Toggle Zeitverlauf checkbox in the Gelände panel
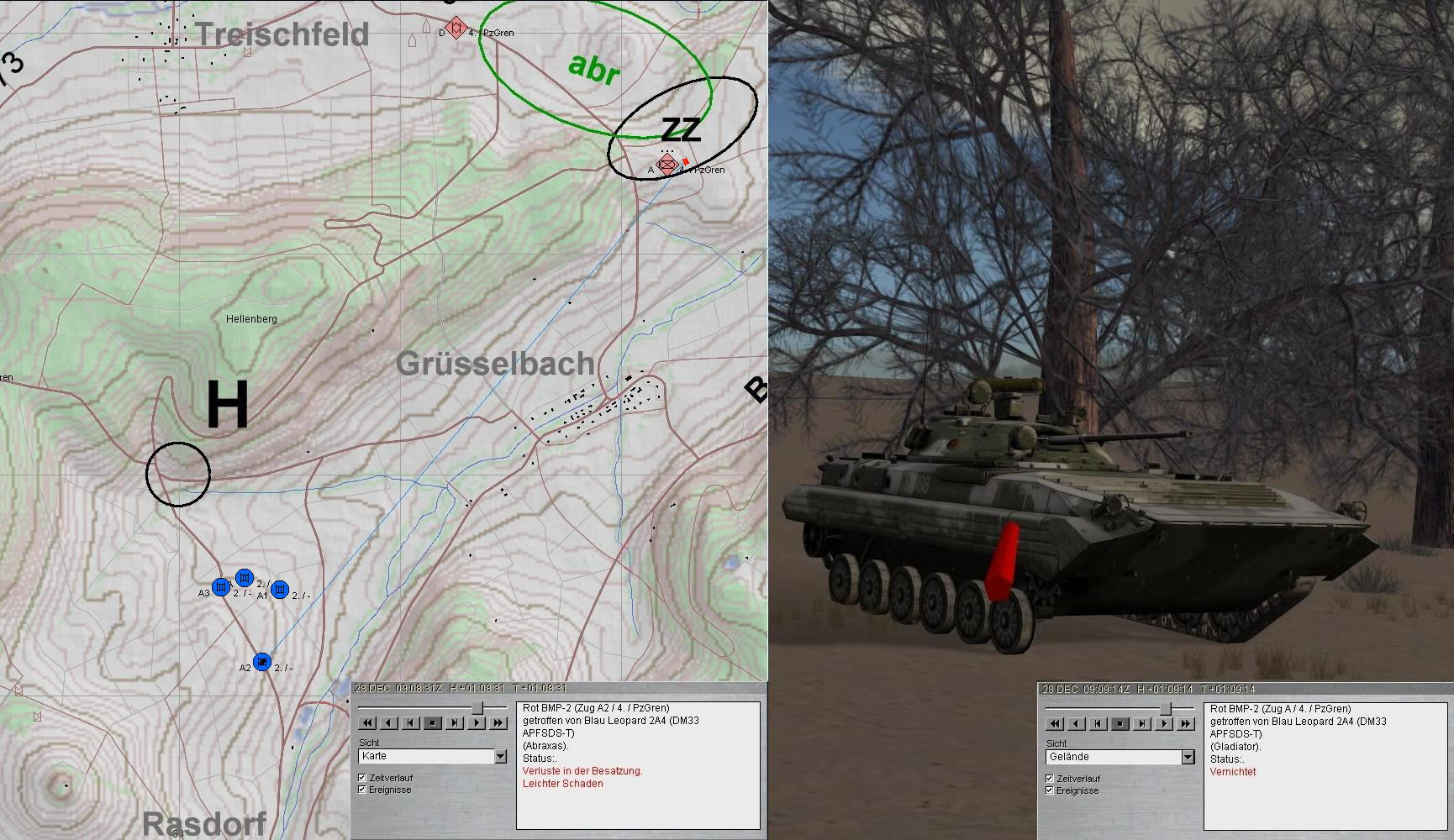The width and height of the screenshot is (1454, 840). point(1050,779)
